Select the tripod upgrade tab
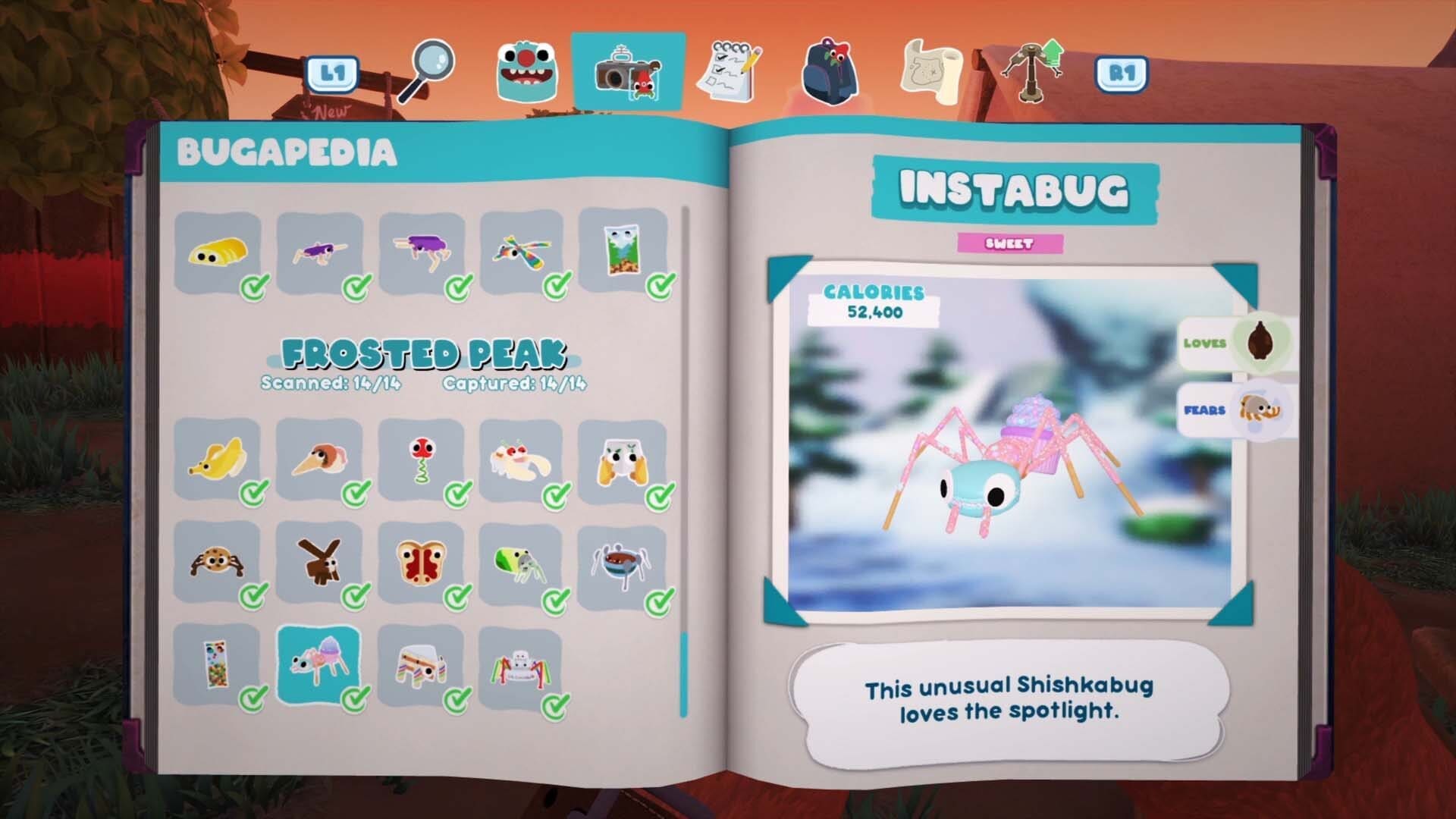 click(x=1032, y=71)
